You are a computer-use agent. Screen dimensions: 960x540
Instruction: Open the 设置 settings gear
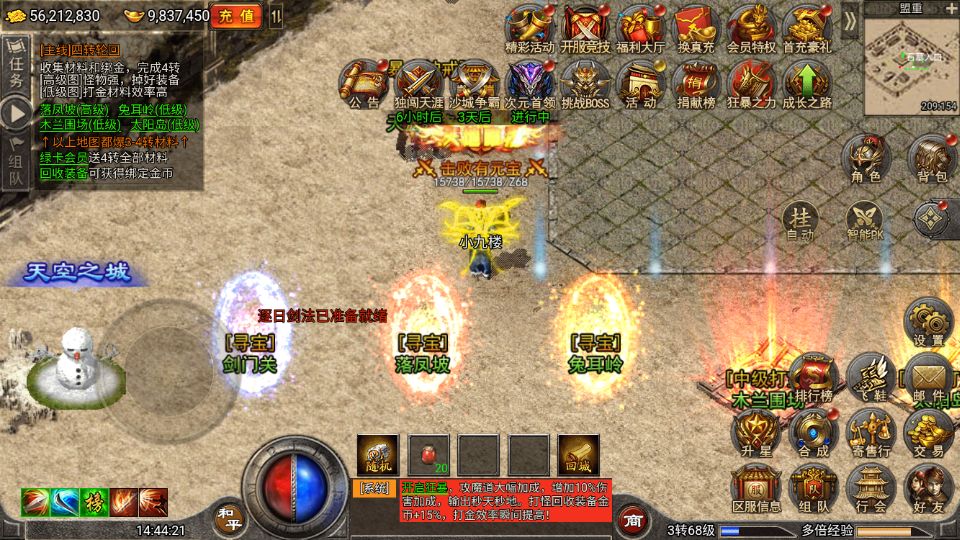[927, 322]
